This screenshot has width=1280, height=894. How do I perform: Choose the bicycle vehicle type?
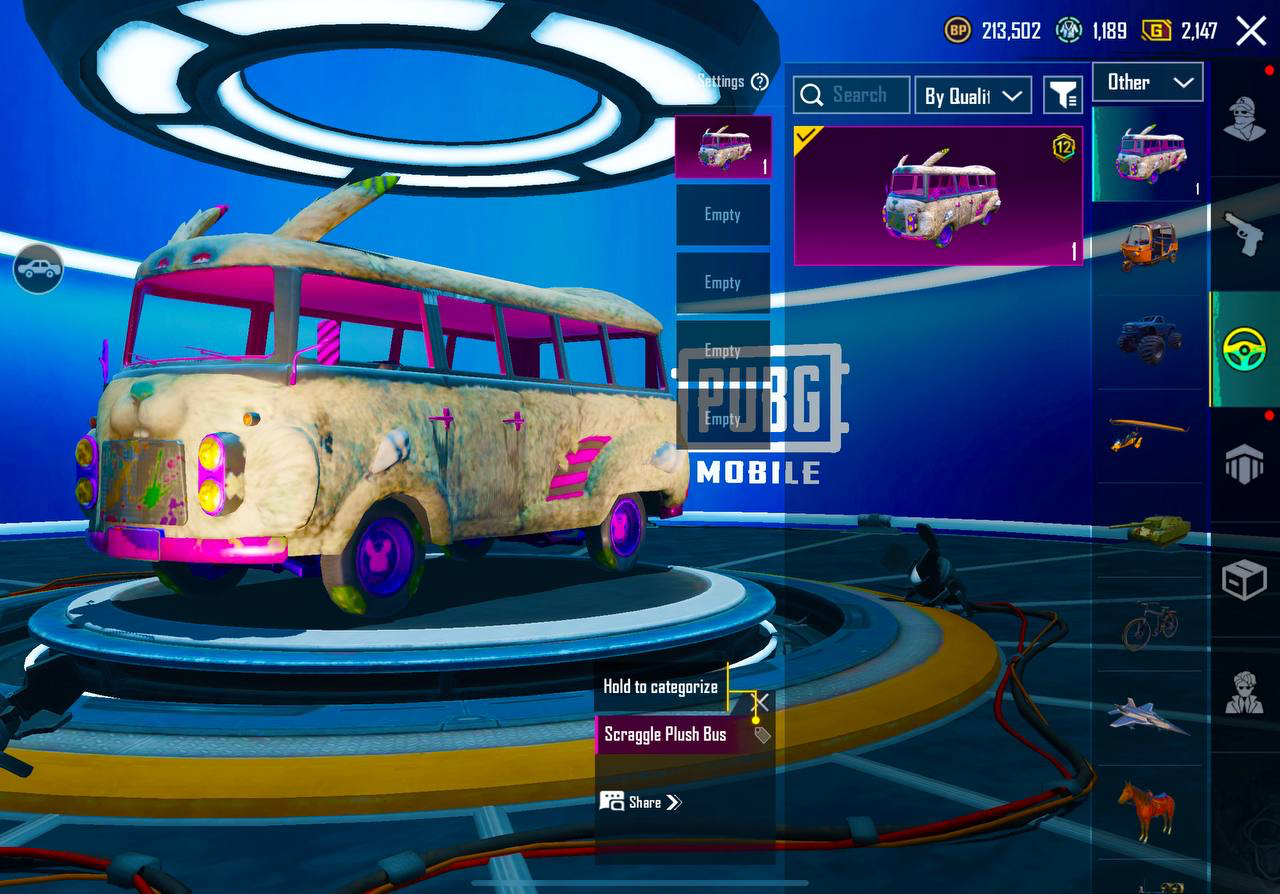1148,626
